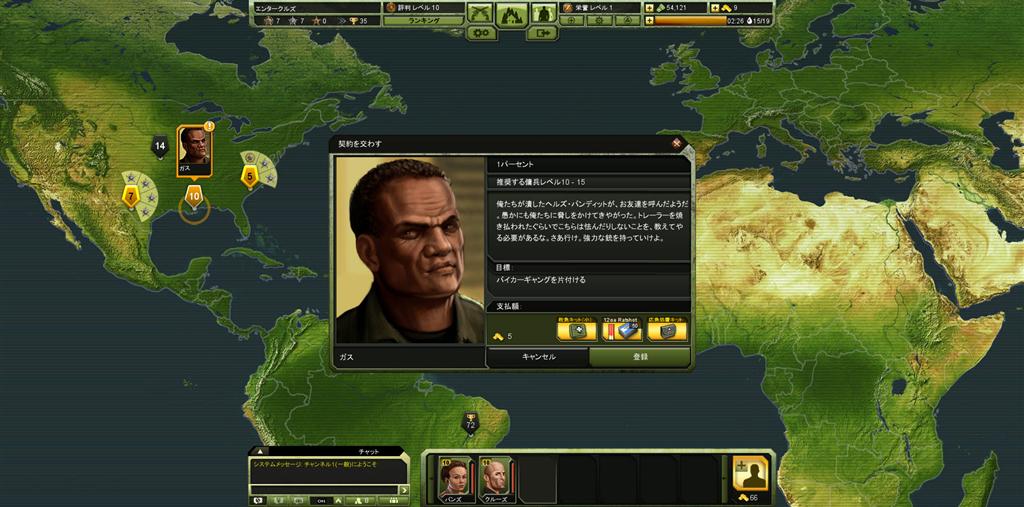Viewport: 1024px width, 507px height.
Task: Open the gear settings button
Action: (x=483, y=33)
